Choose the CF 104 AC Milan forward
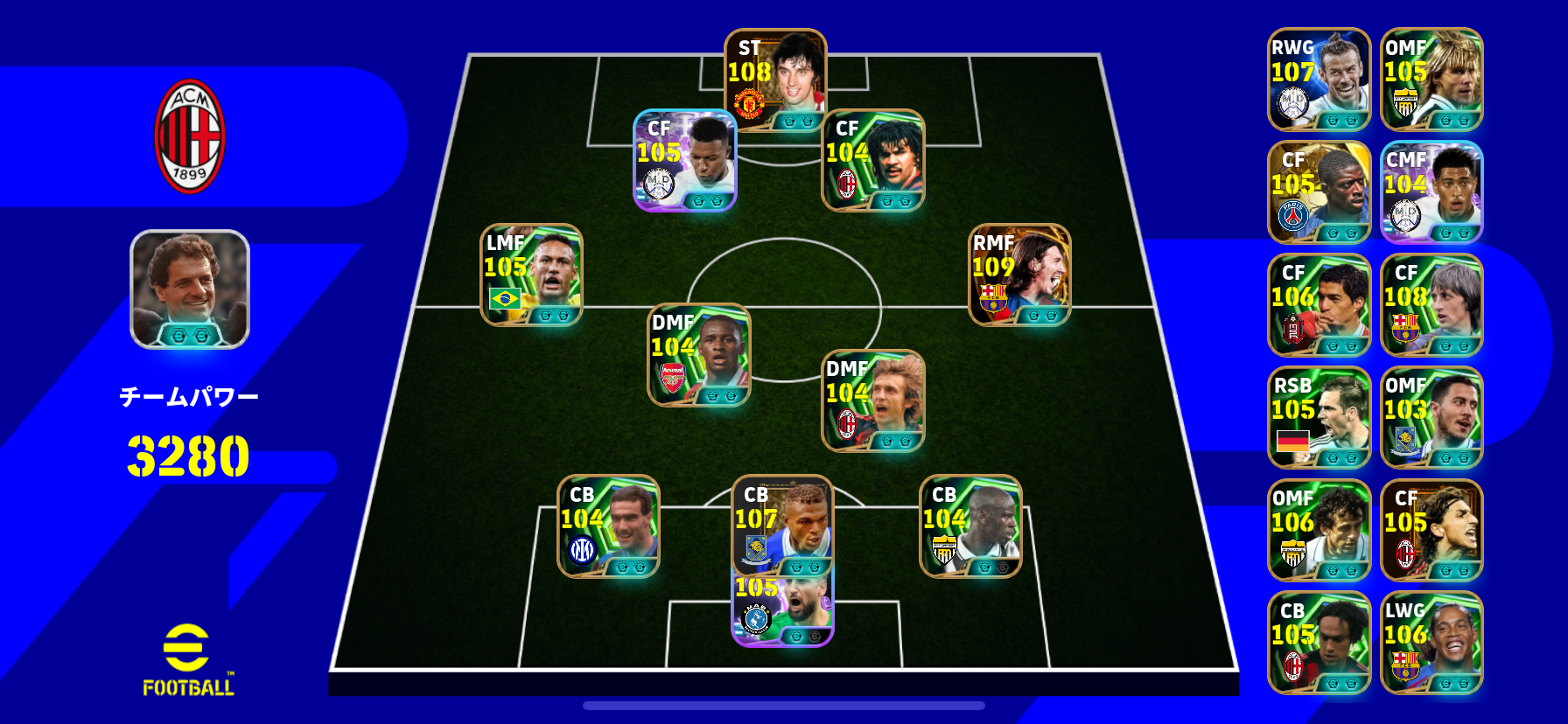Viewport: 1568px width, 724px height. [x=872, y=160]
